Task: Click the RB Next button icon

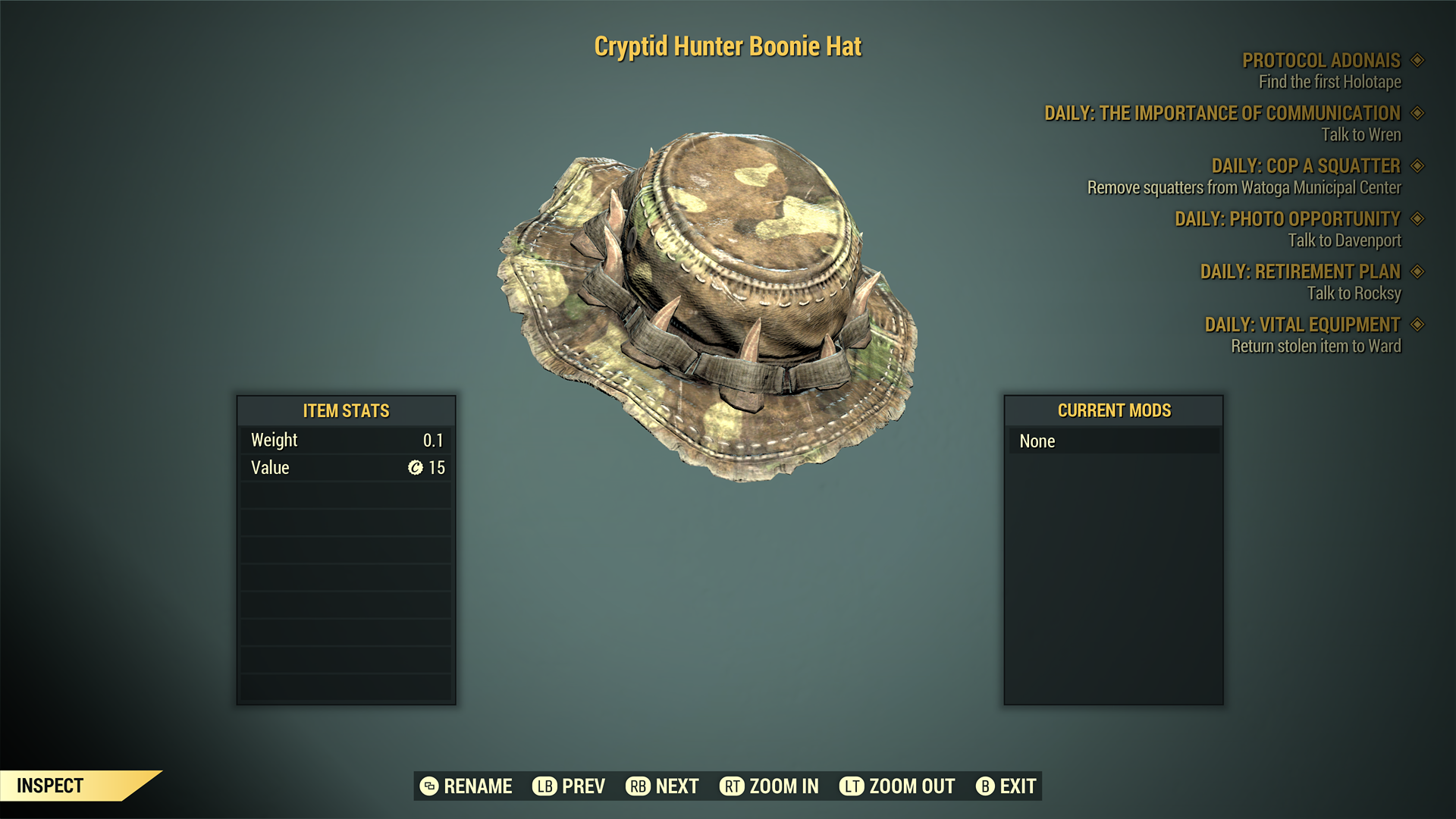Action: [637, 786]
